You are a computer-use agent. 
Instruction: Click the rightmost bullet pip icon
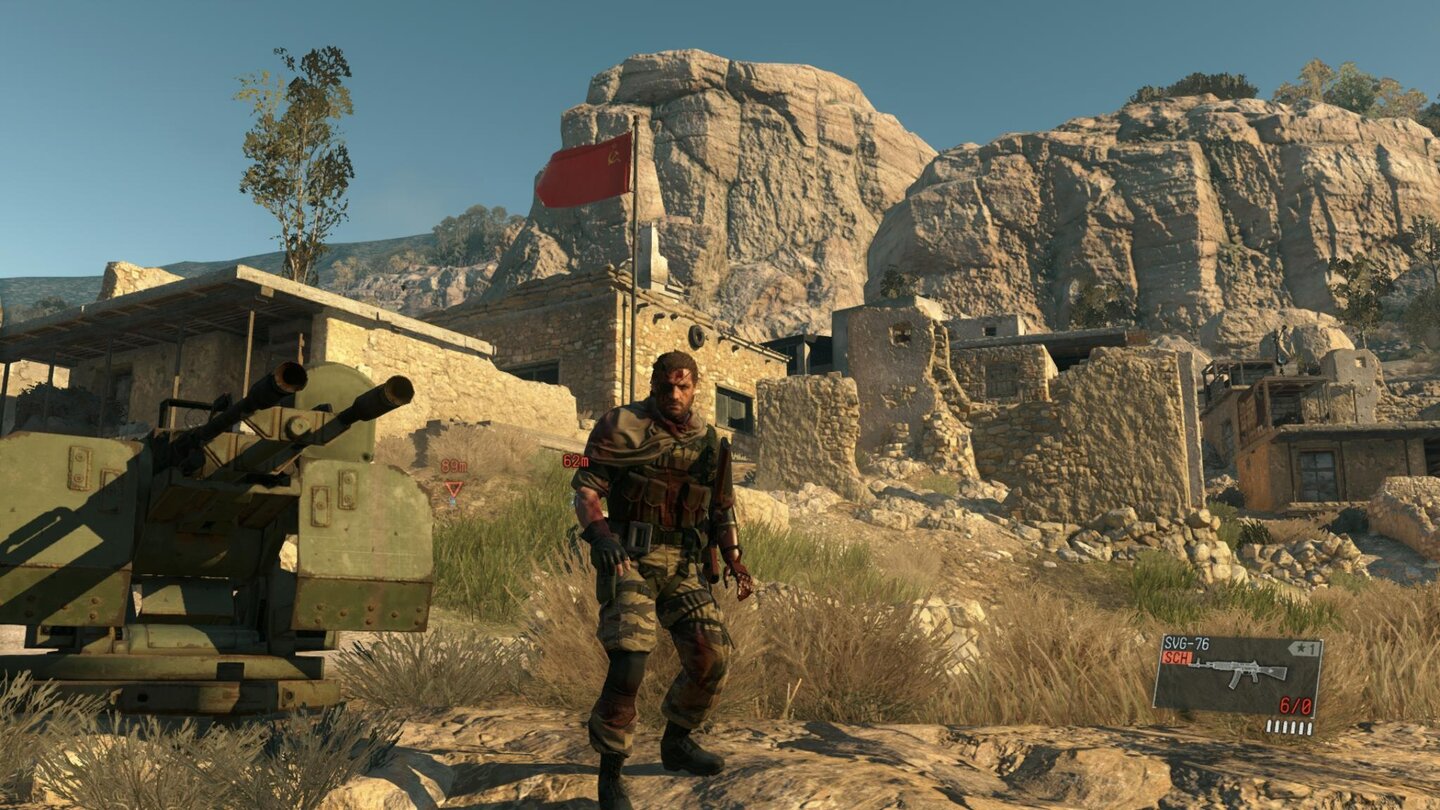(1309, 728)
